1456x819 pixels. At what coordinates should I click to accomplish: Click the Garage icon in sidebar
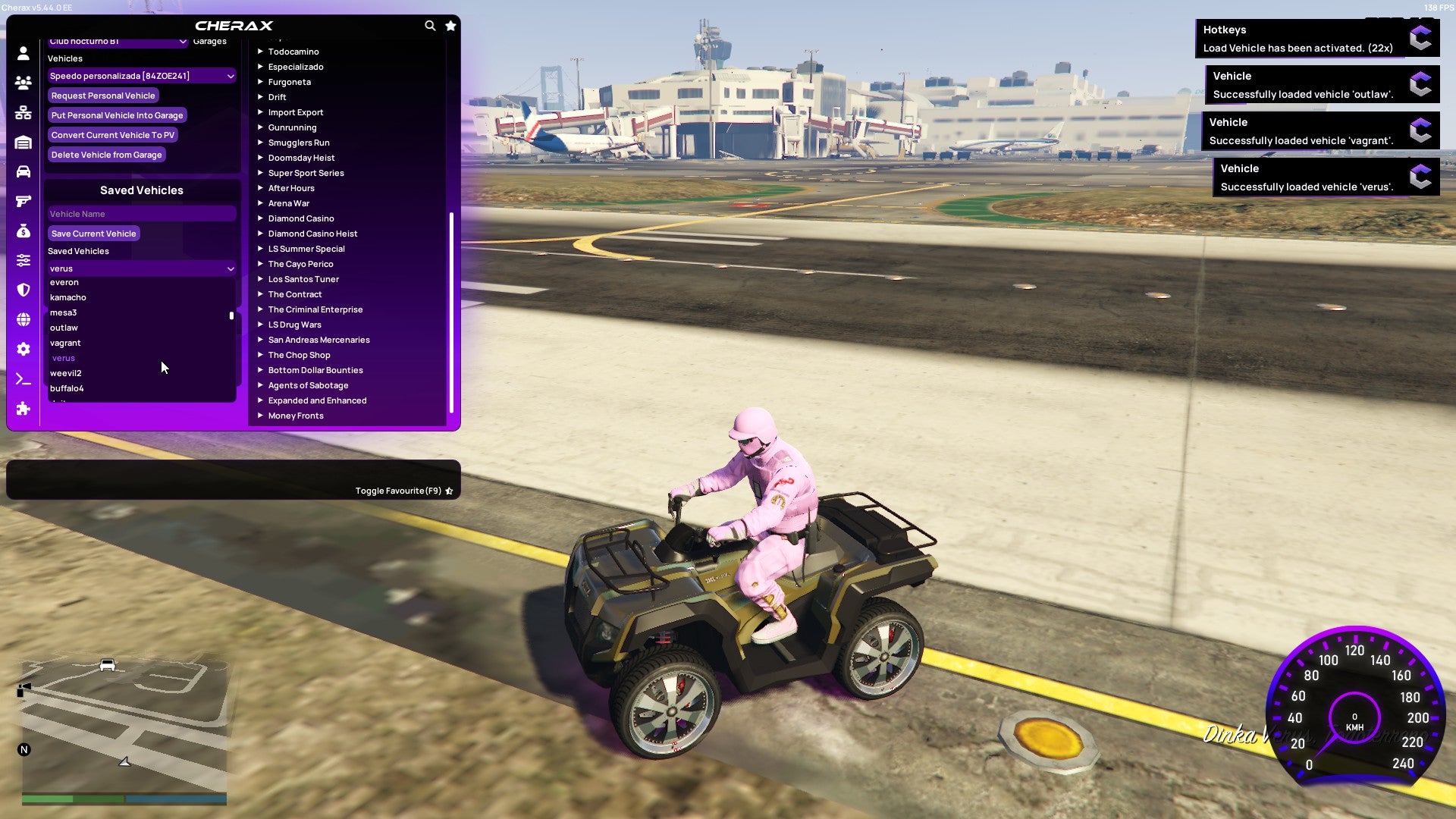22,142
